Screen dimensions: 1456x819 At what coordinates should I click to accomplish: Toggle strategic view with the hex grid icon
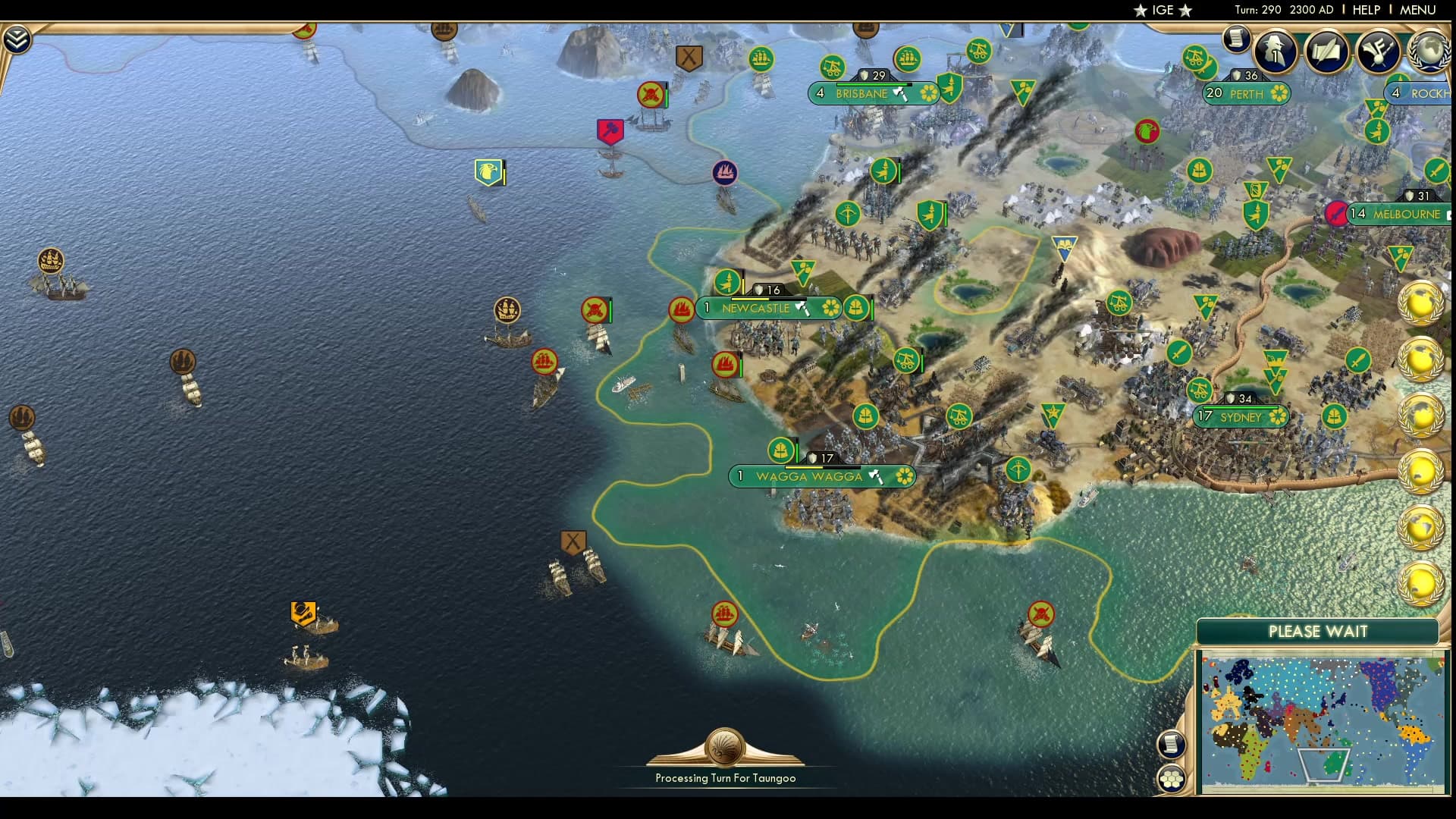coord(1172,777)
